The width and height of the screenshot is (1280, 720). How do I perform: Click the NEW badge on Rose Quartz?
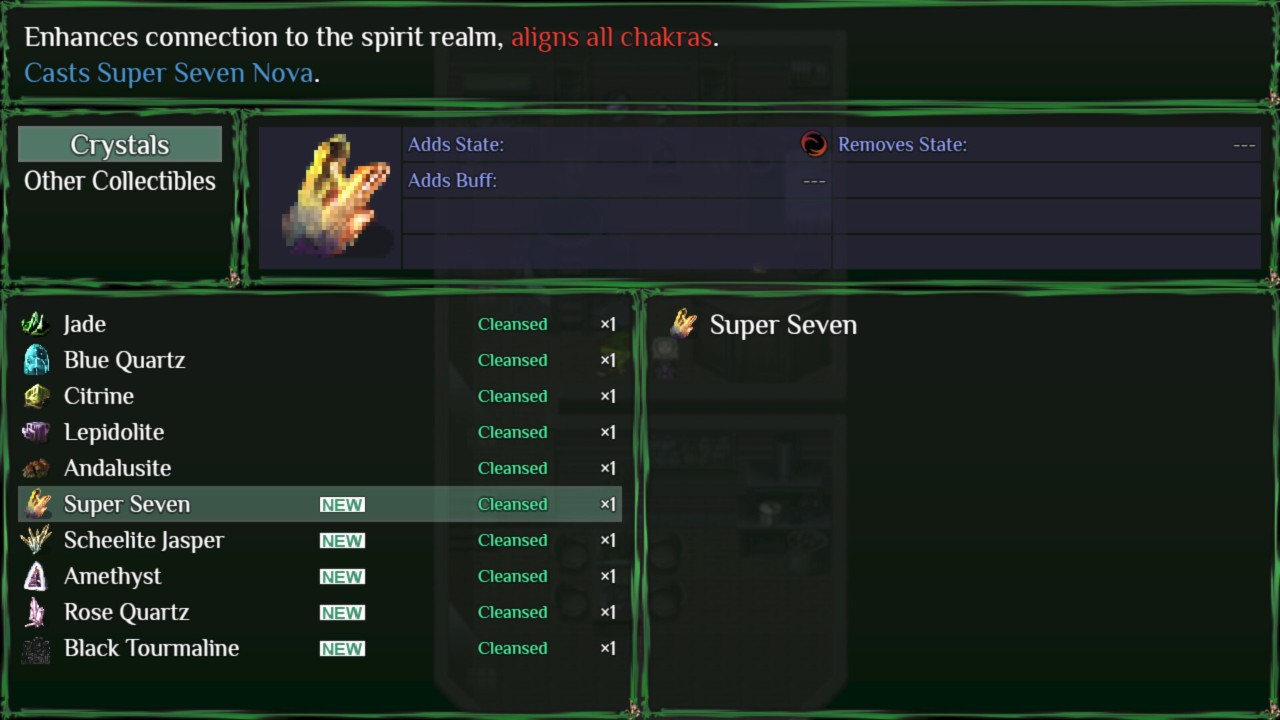coord(342,612)
